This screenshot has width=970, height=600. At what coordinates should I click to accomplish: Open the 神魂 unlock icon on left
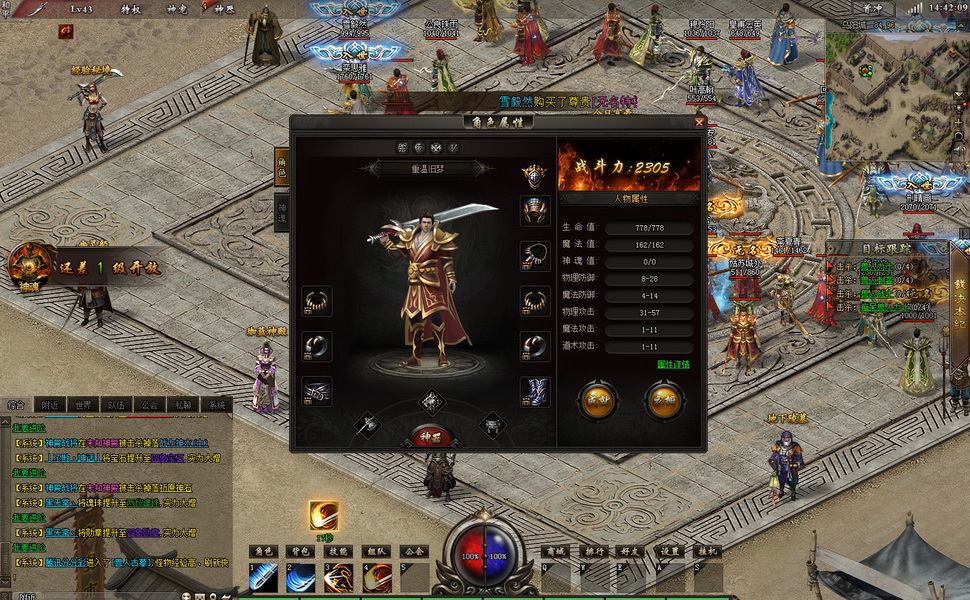[30, 265]
